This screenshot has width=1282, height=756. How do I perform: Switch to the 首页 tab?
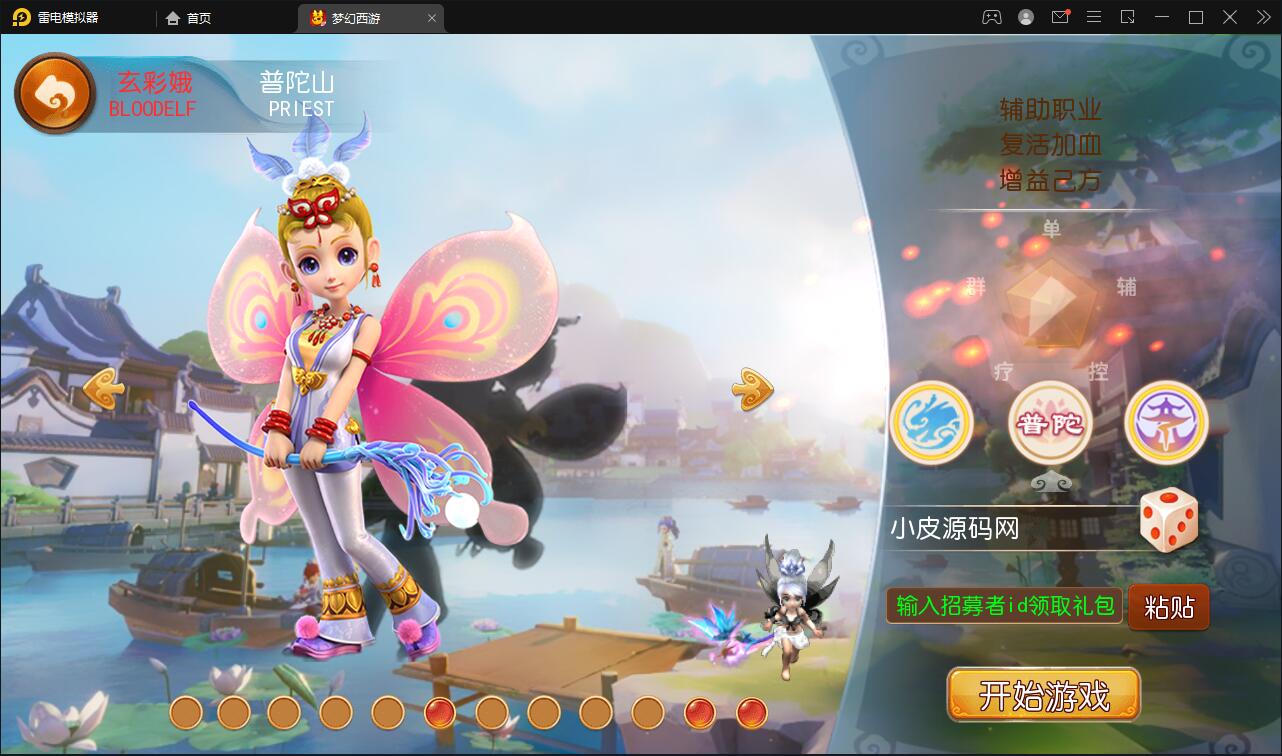[189, 17]
